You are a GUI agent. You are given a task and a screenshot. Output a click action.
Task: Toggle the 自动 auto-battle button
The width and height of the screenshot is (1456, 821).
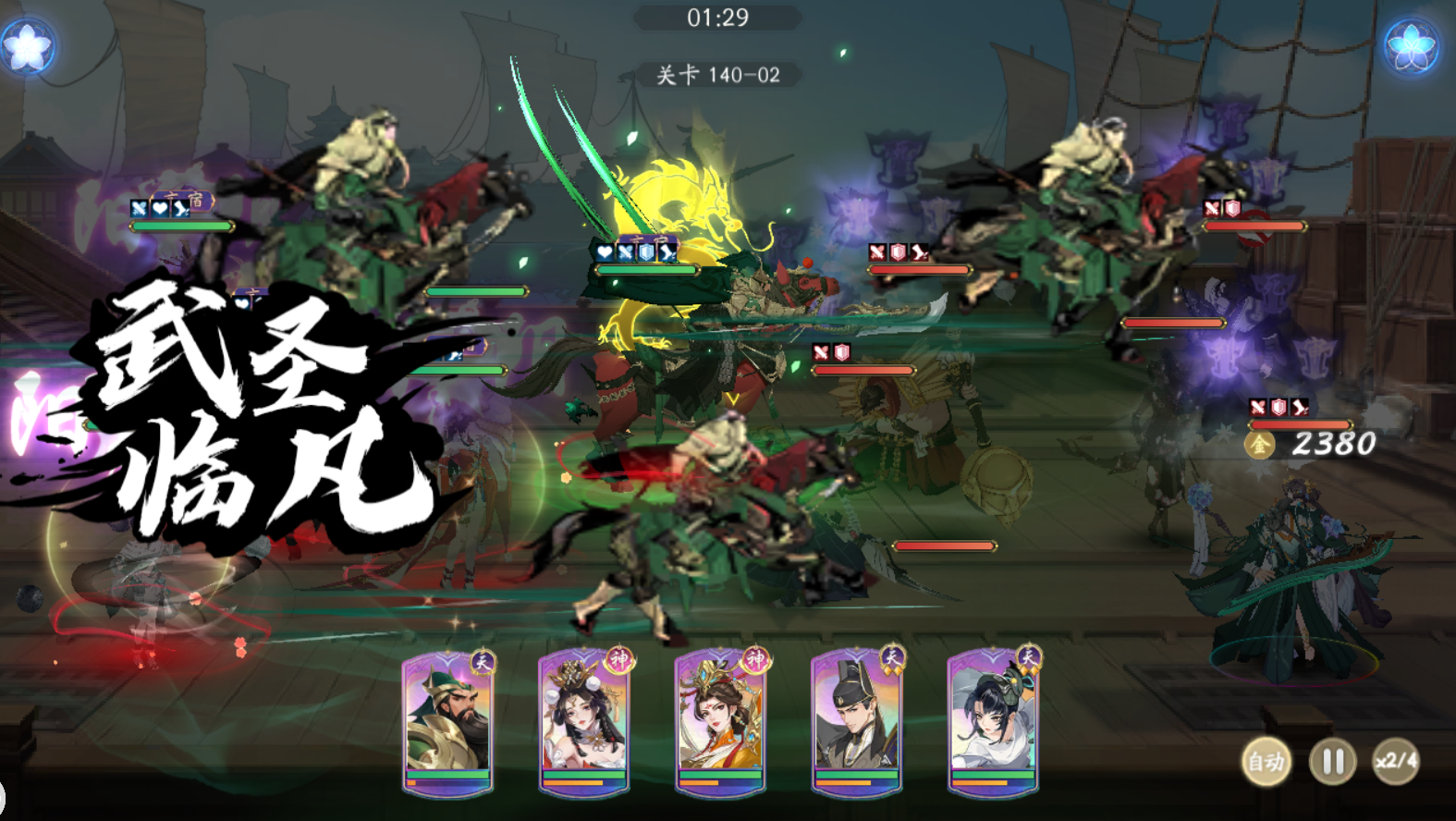point(1266,761)
